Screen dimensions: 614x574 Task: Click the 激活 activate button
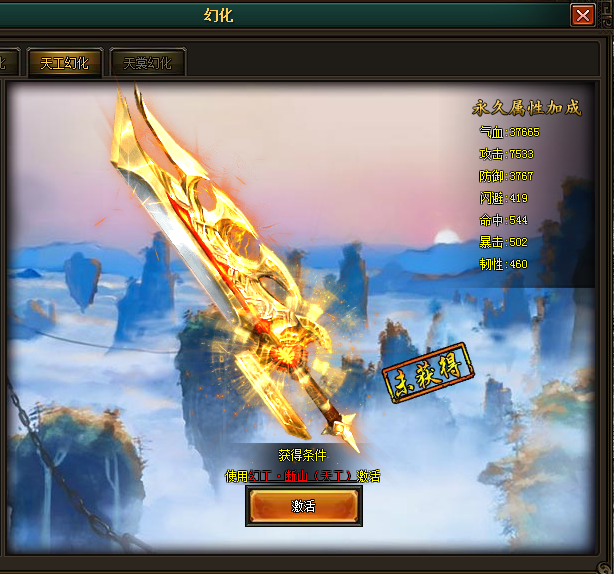click(x=304, y=506)
